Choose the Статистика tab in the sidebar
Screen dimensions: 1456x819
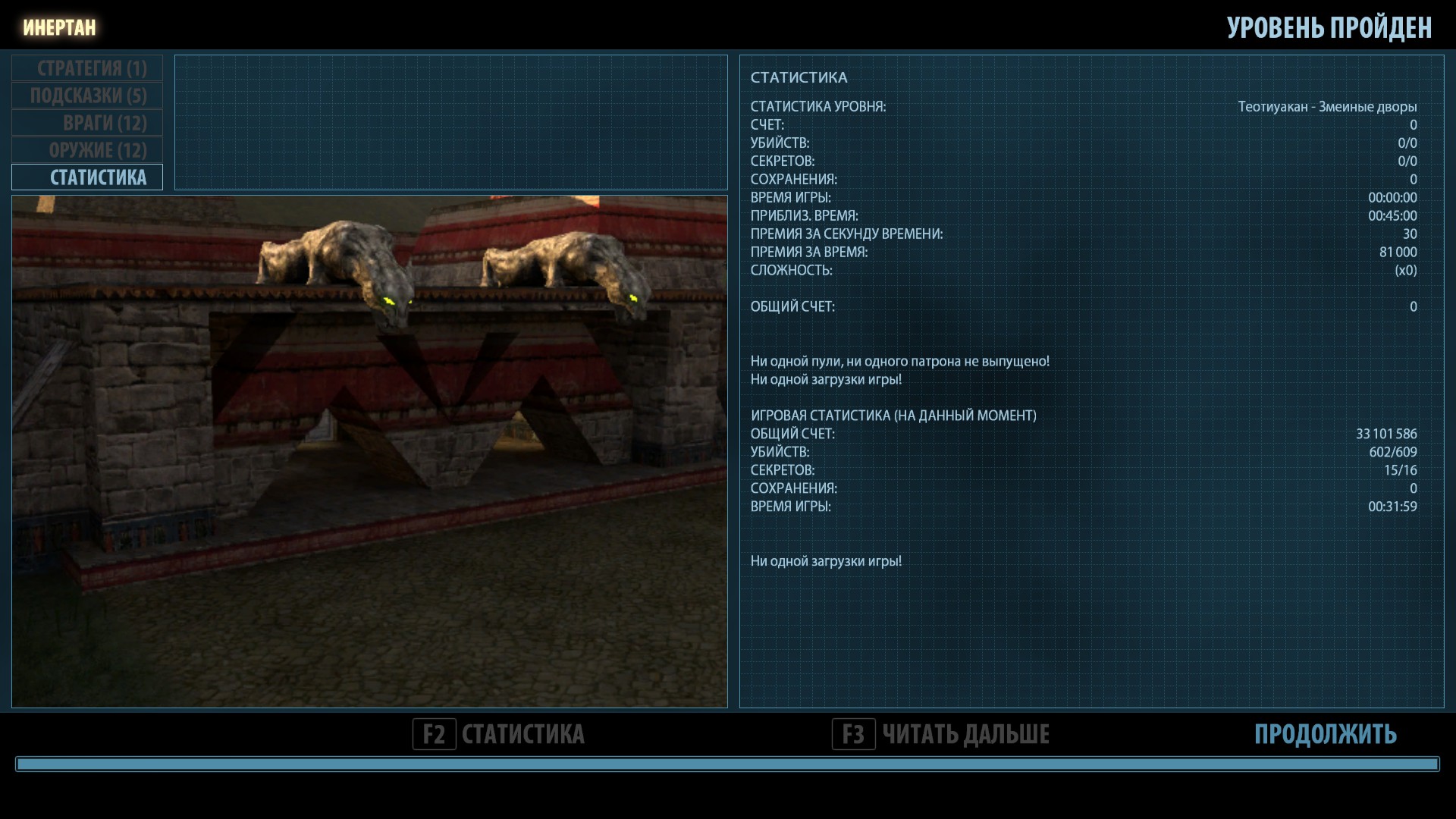point(87,177)
